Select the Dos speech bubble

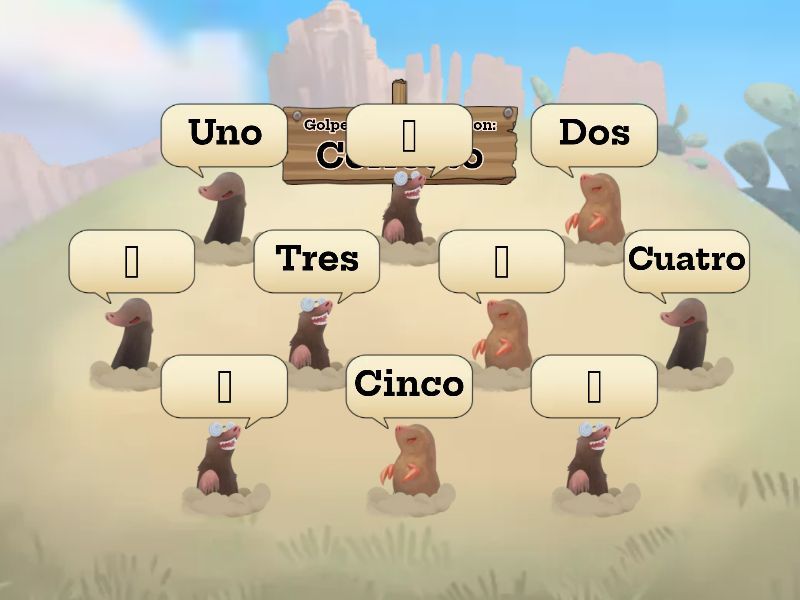click(x=594, y=133)
